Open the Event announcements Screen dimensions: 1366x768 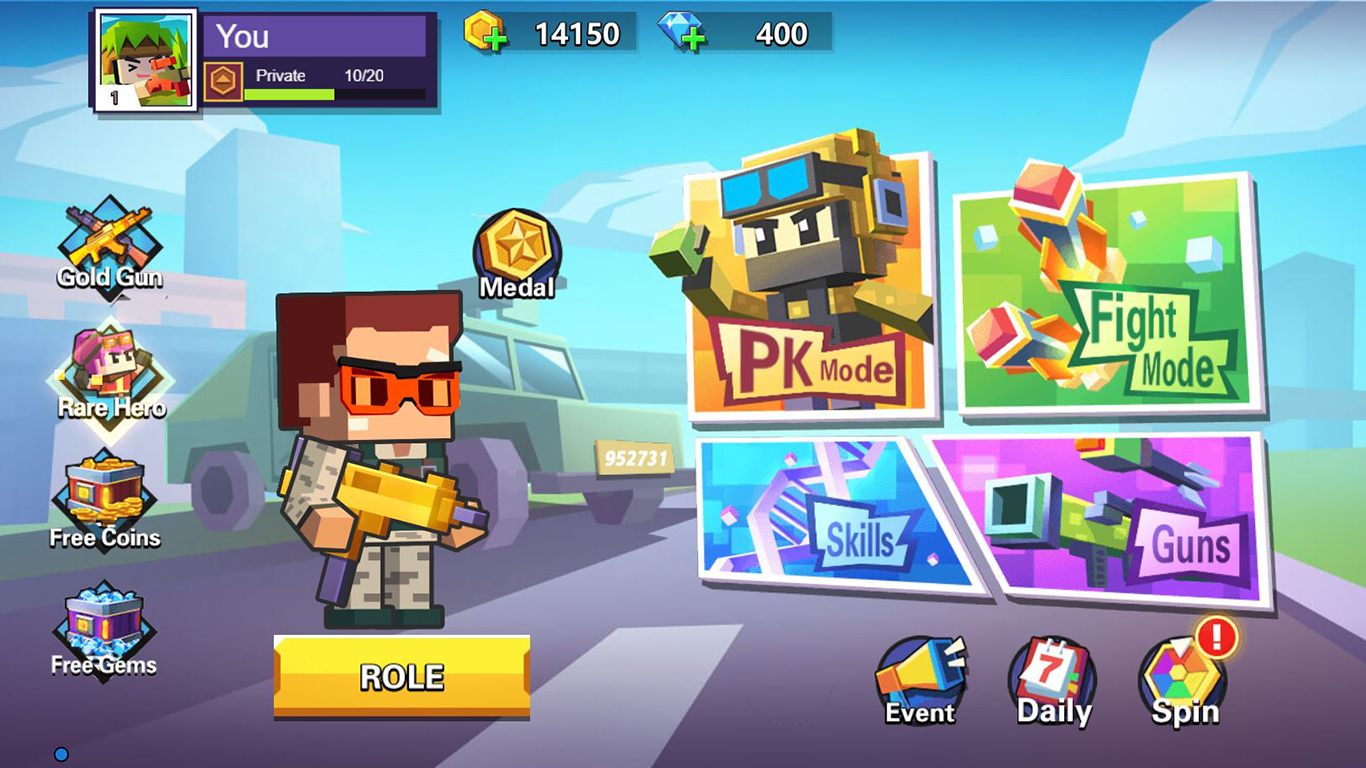point(917,672)
